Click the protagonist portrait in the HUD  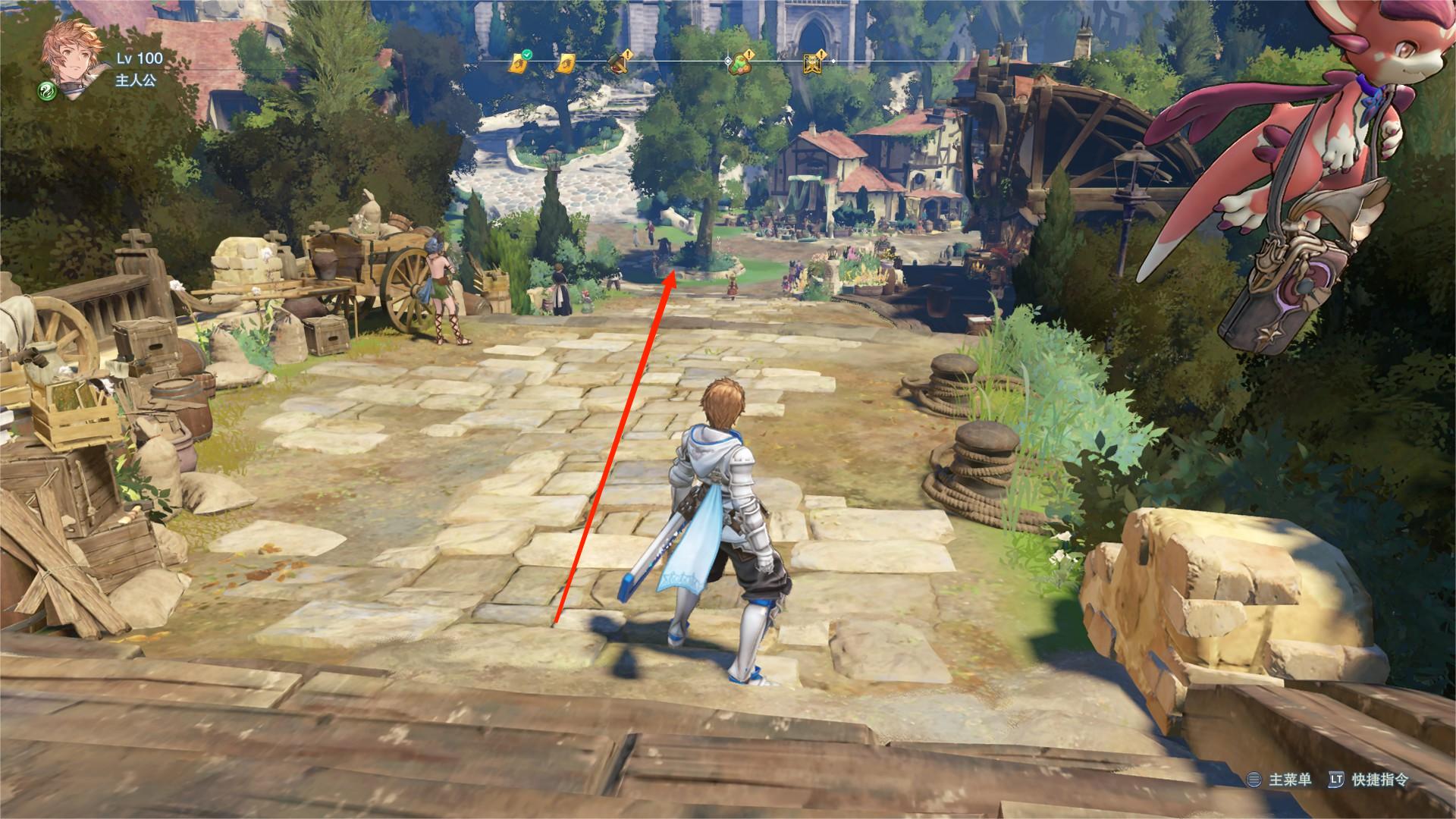pos(71,53)
